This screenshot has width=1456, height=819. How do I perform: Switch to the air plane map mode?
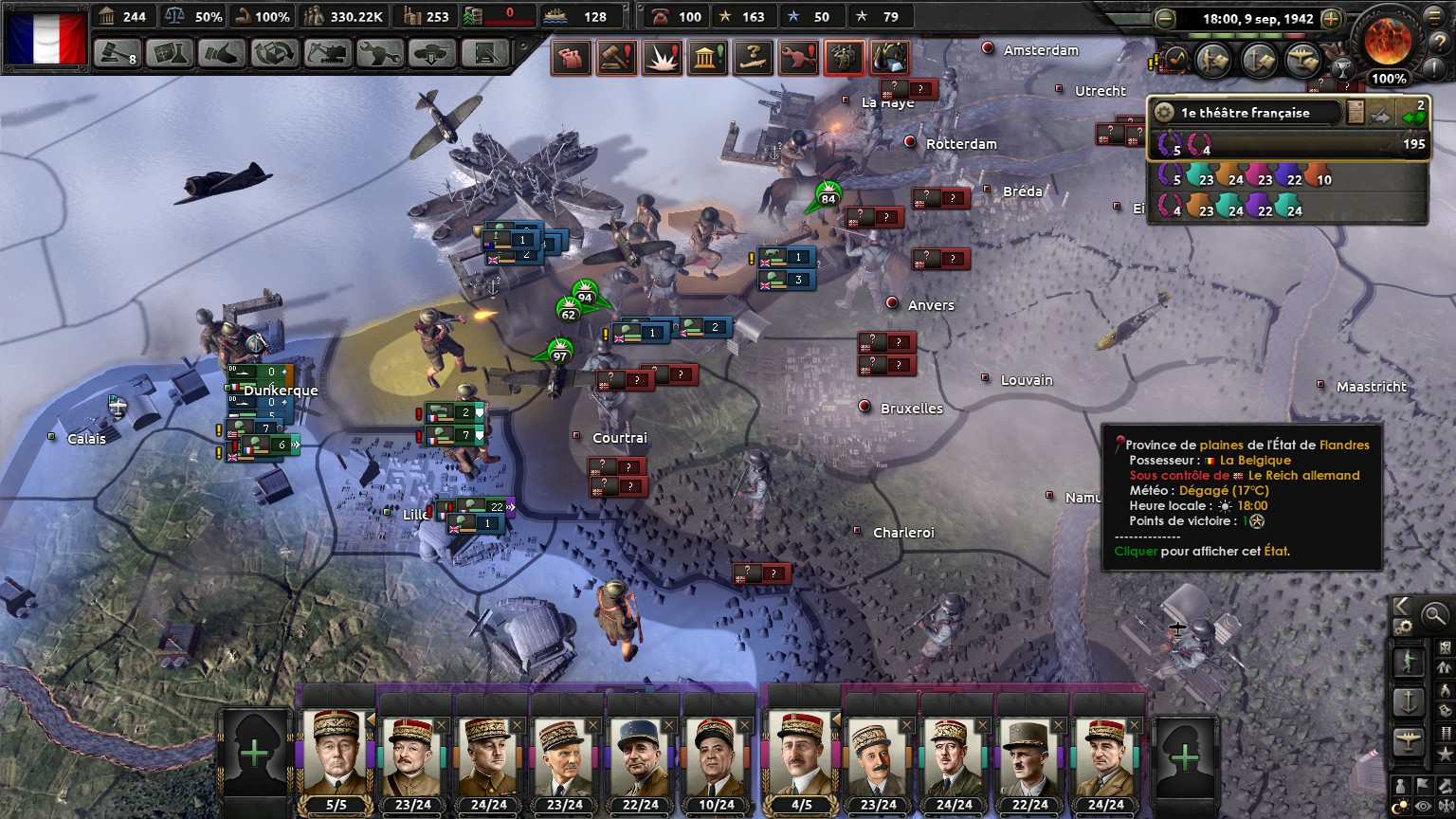pyautogui.click(x=1409, y=742)
